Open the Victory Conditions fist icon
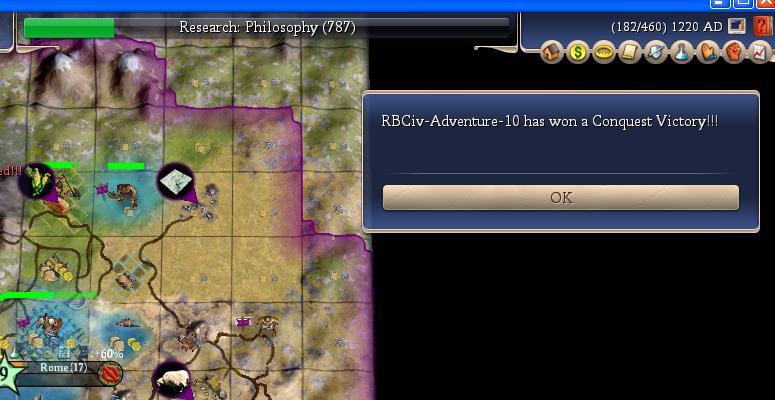Screen dimensions: 775x400 click(733, 52)
